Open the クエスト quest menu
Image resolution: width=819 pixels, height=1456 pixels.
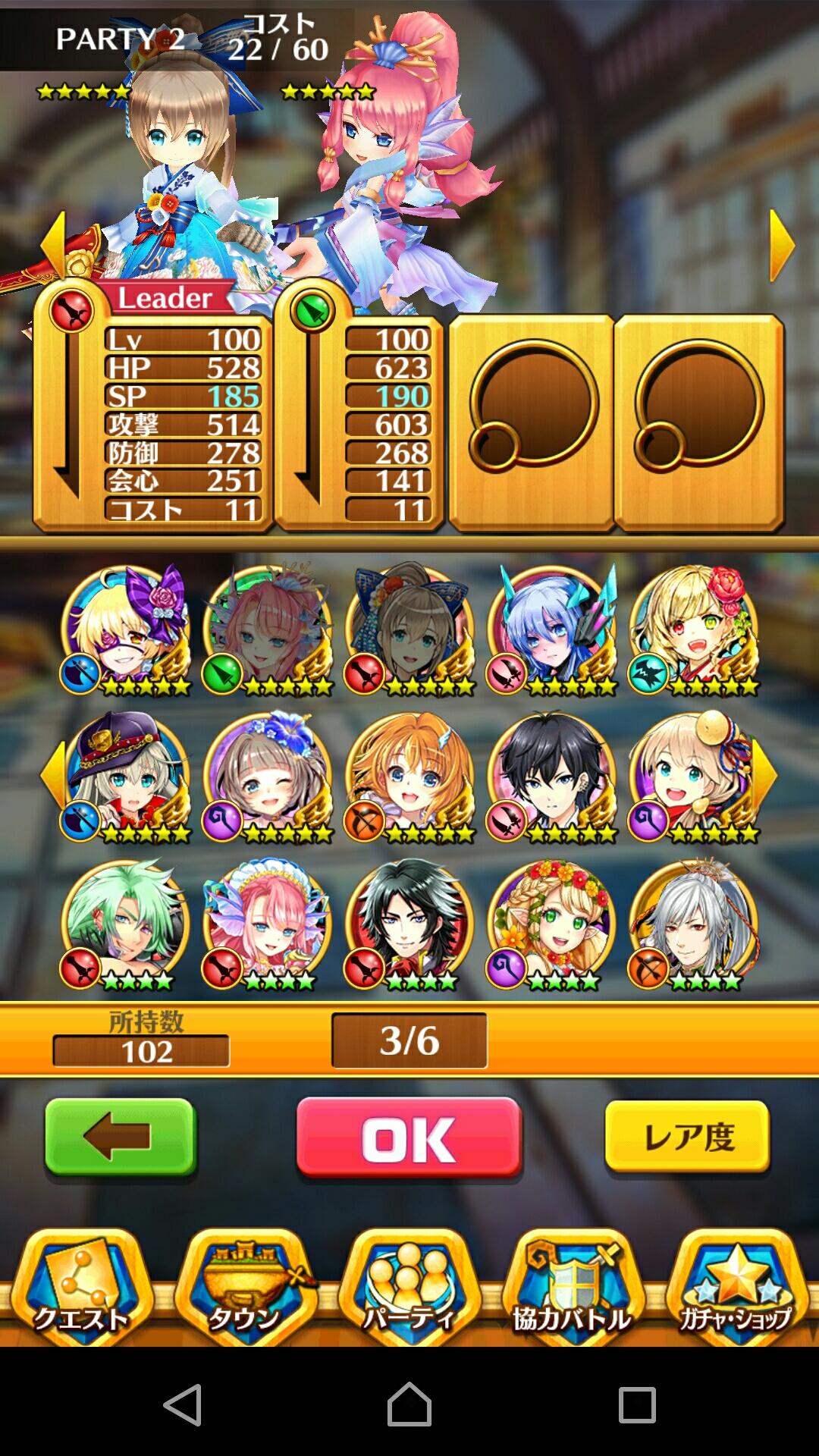coord(81,1289)
